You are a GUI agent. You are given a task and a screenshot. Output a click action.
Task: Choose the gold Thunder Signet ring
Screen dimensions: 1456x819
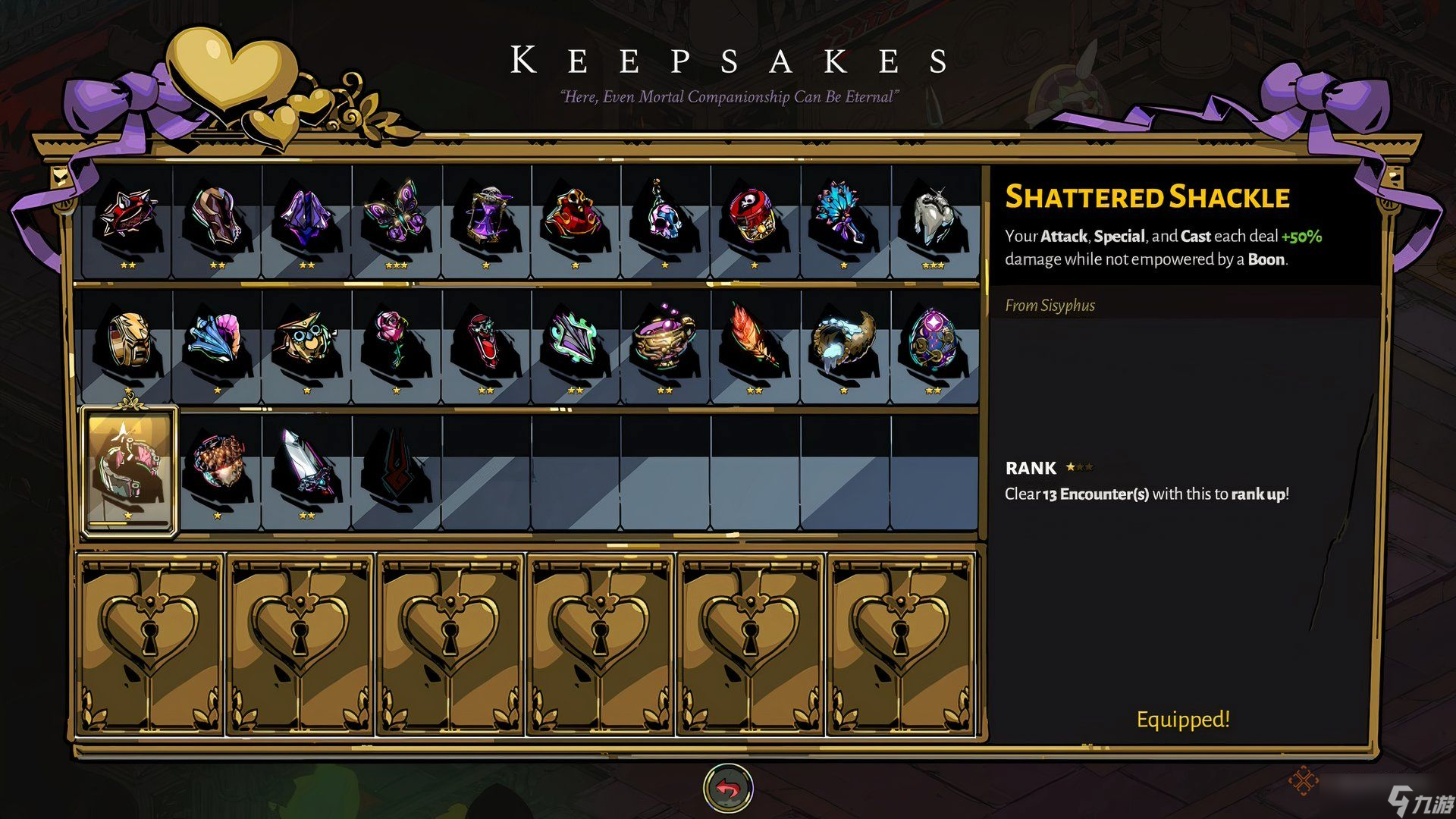[127, 341]
